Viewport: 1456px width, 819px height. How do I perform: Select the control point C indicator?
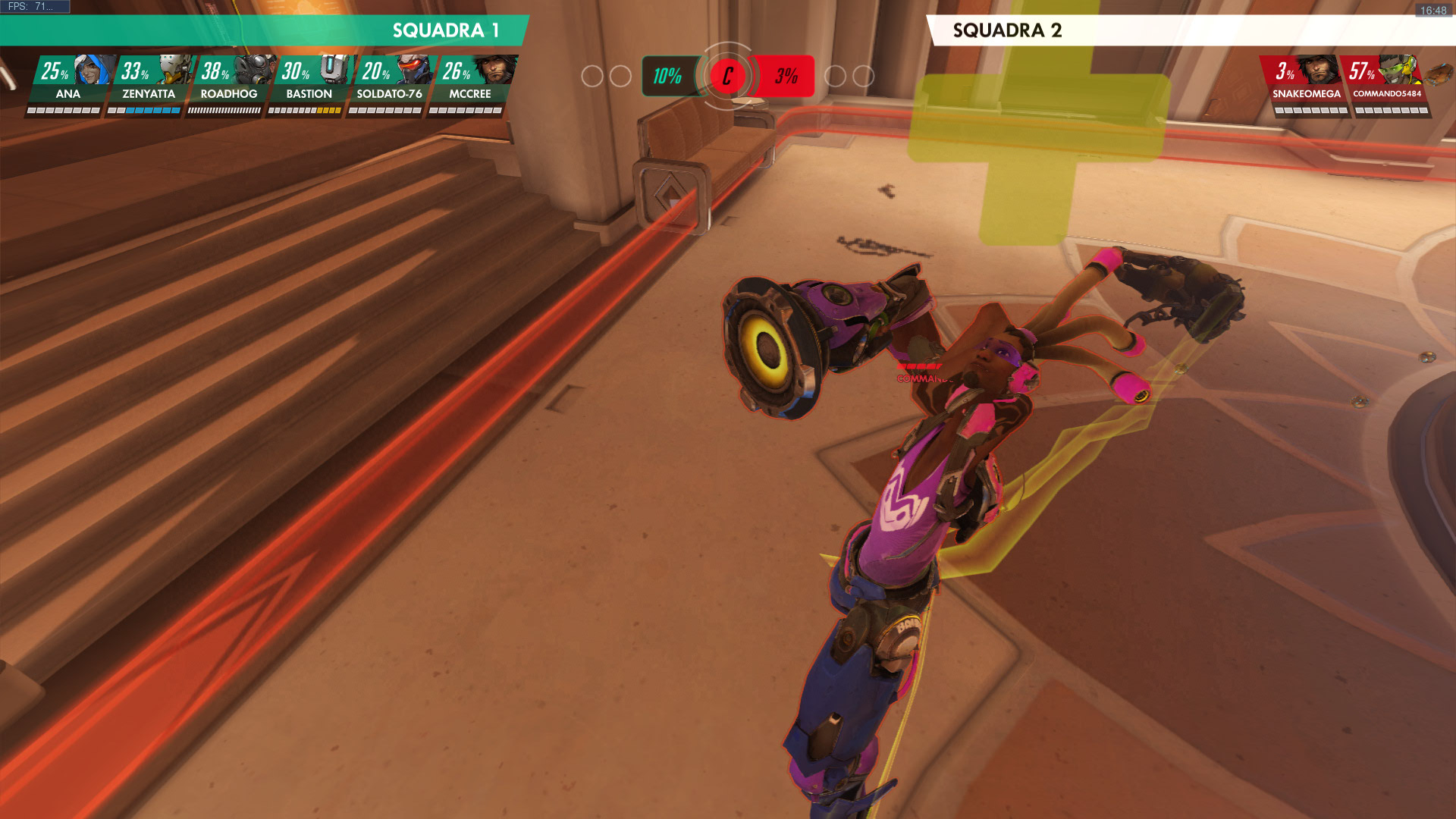coord(727,76)
